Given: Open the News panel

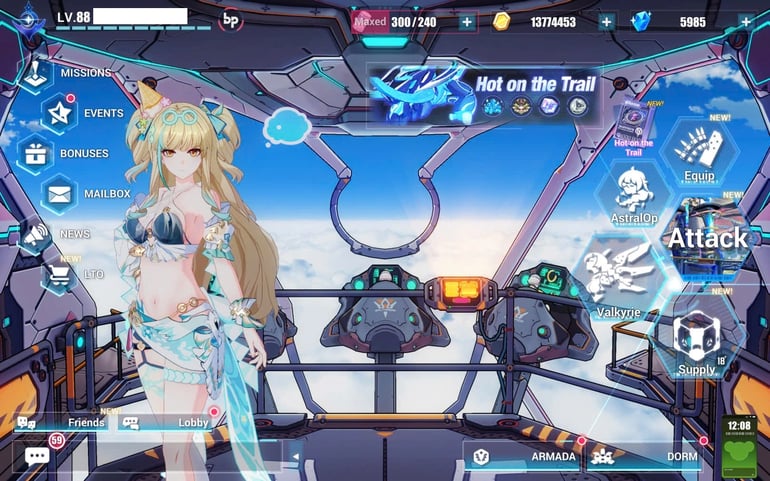Looking at the screenshot, I should click(x=38, y=234).
